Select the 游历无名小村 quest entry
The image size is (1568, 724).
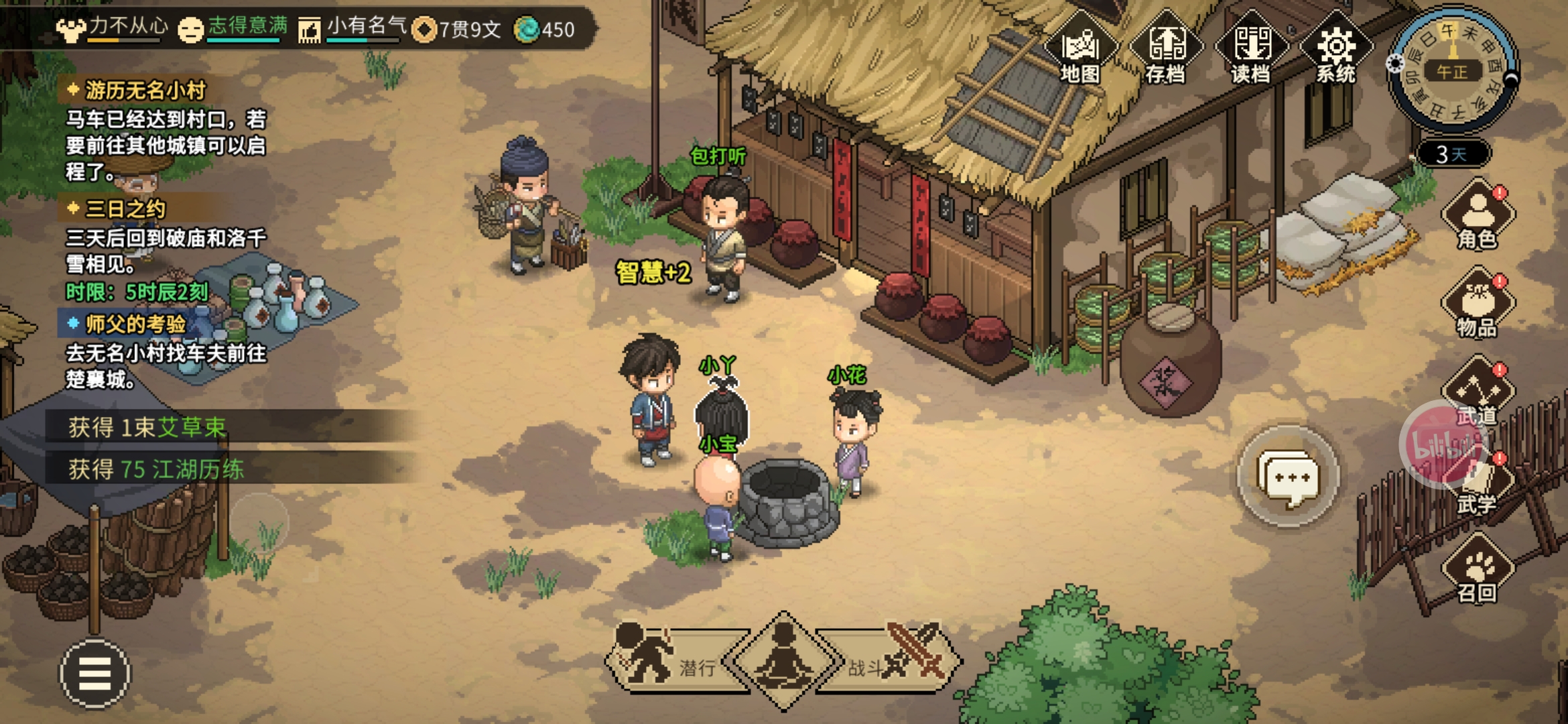[x=144, y=90]
